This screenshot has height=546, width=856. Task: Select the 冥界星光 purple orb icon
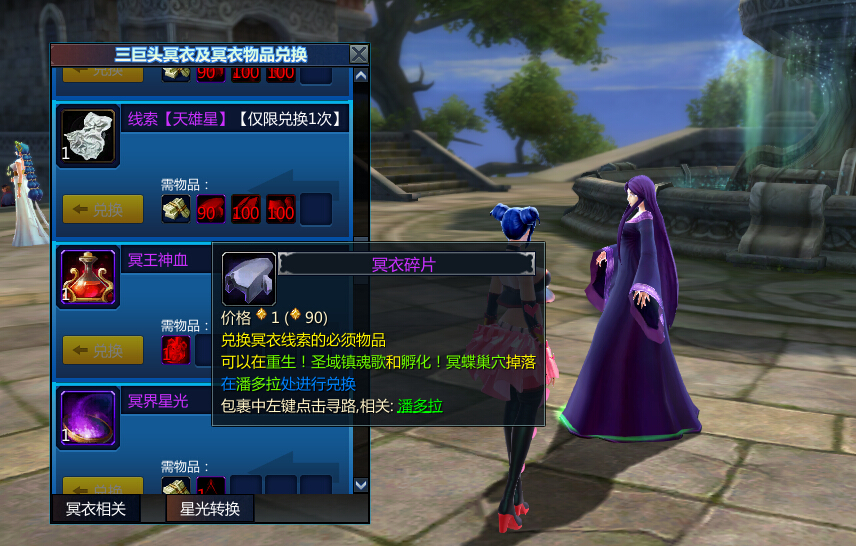[x=89, y=418]
